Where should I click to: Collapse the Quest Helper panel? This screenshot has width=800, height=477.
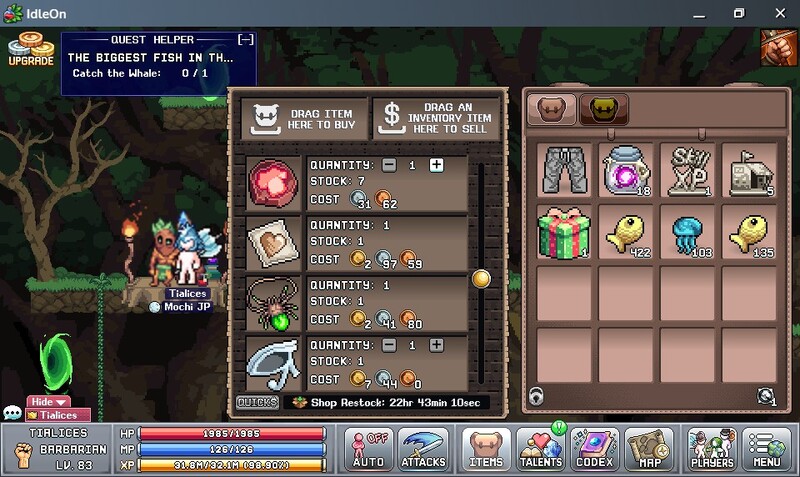[x=245, y=40]
